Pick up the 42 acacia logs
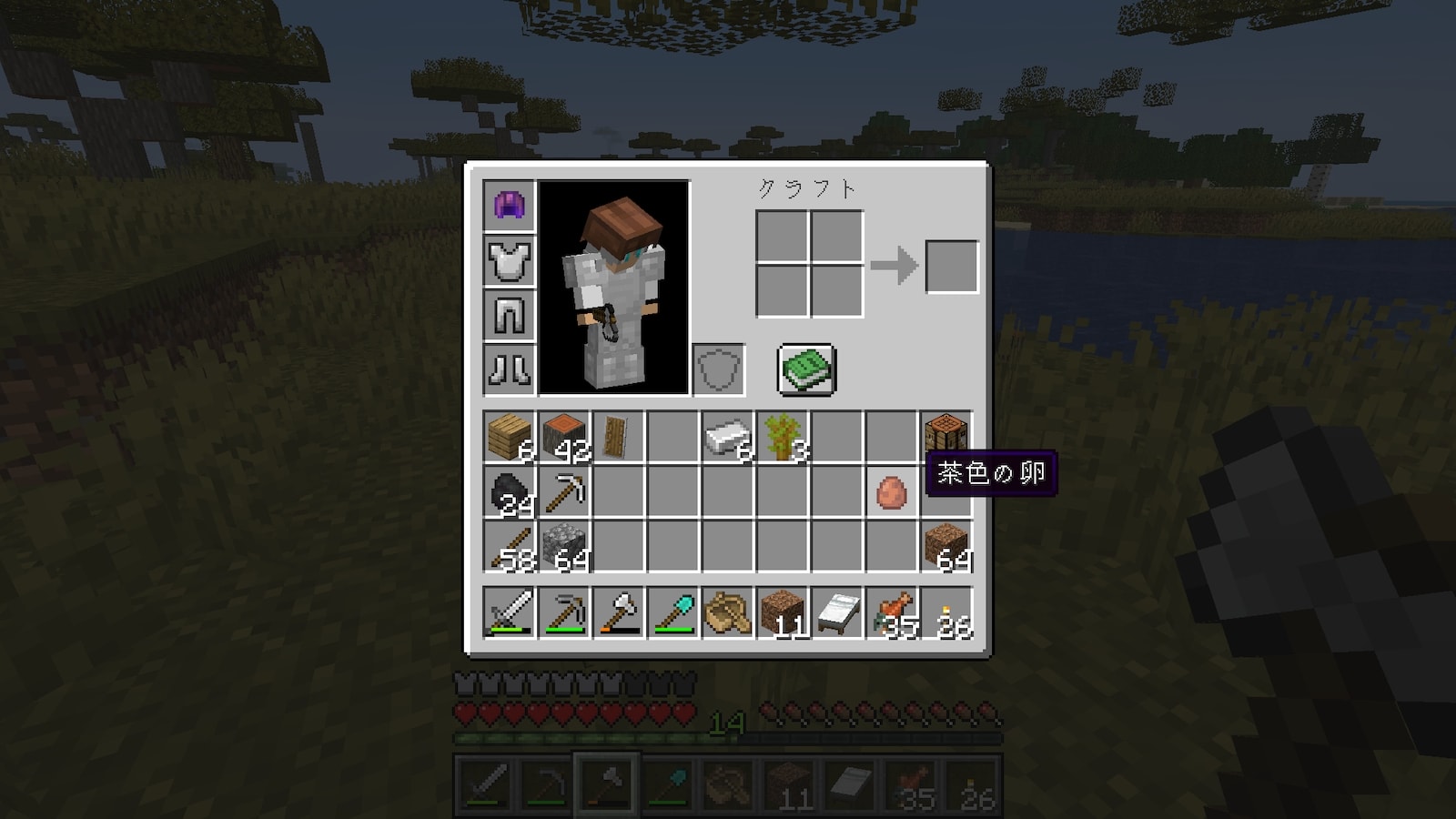 (x=564, y=437)
